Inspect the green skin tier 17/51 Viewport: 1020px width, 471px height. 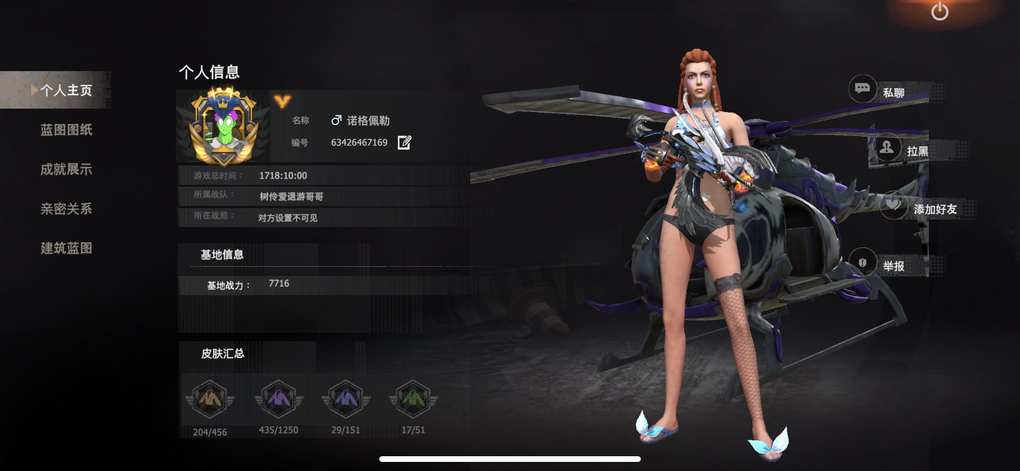pyautogui.click(x=413, y=399)
